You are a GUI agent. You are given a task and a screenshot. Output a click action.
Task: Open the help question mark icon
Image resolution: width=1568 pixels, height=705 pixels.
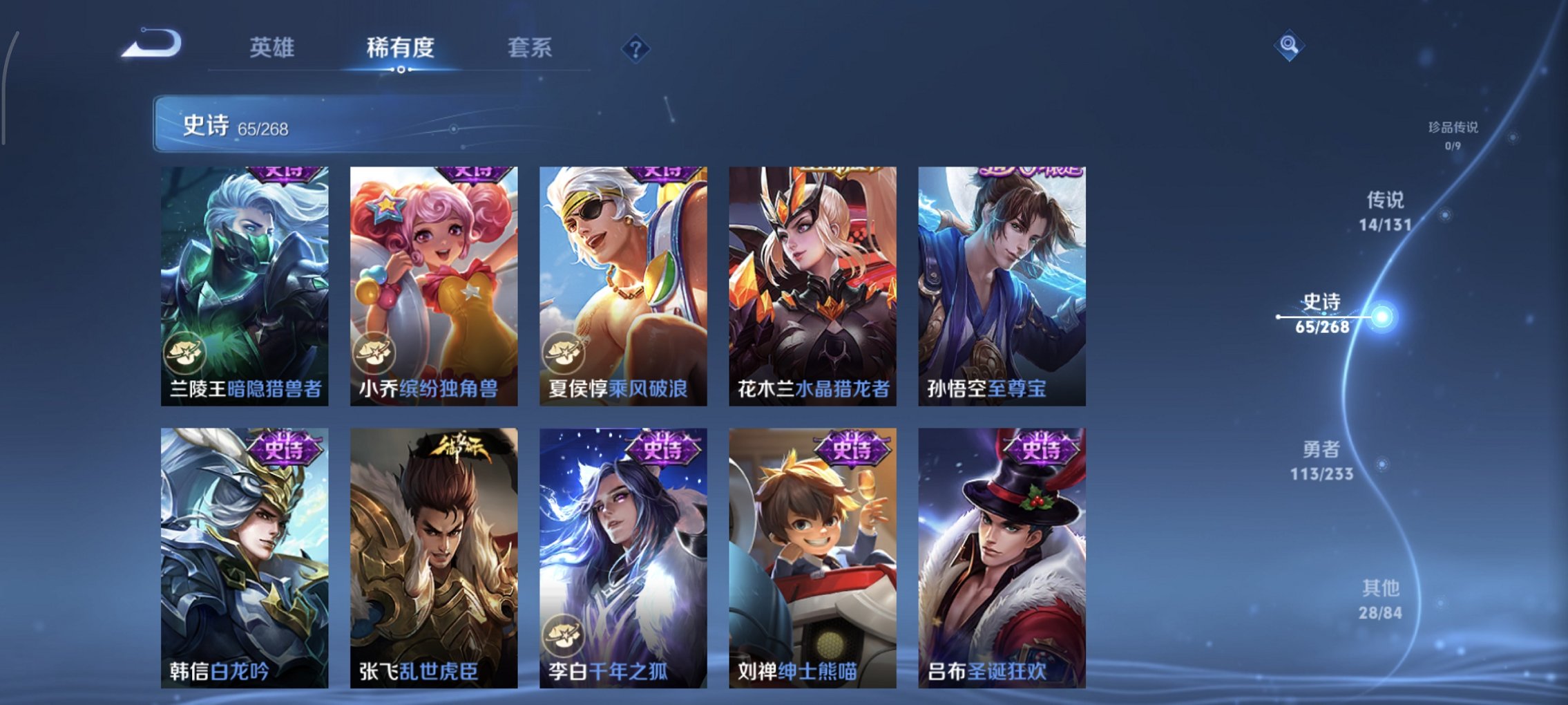tap(637, 49)
